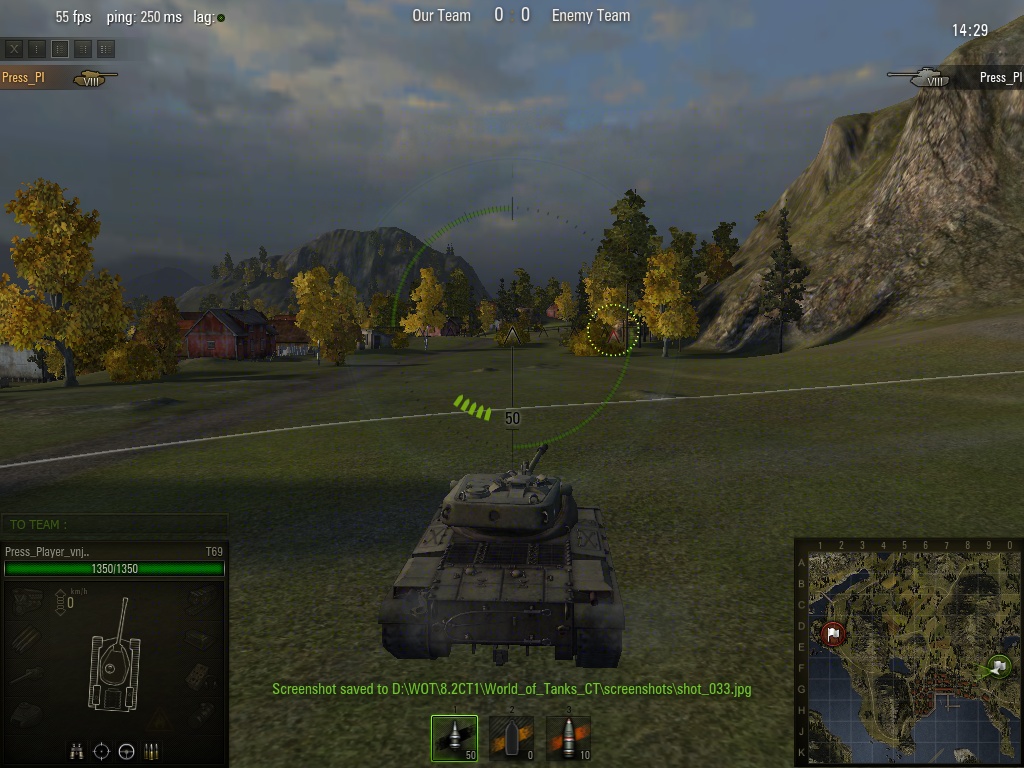Set player list to narrowest single-column view
1024x768 pixels.
point(37,48)
